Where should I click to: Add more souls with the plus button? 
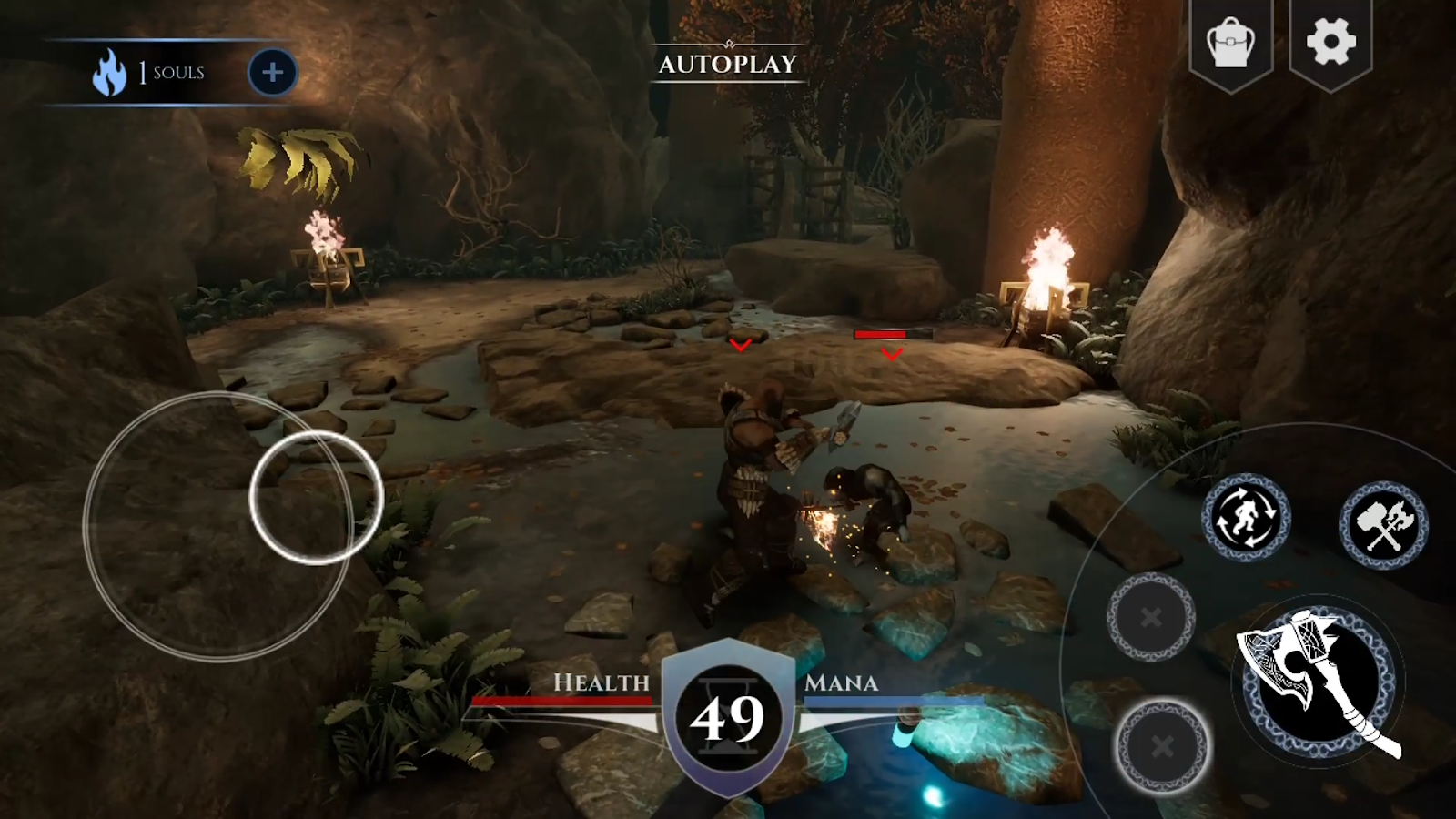click(272, 73)
